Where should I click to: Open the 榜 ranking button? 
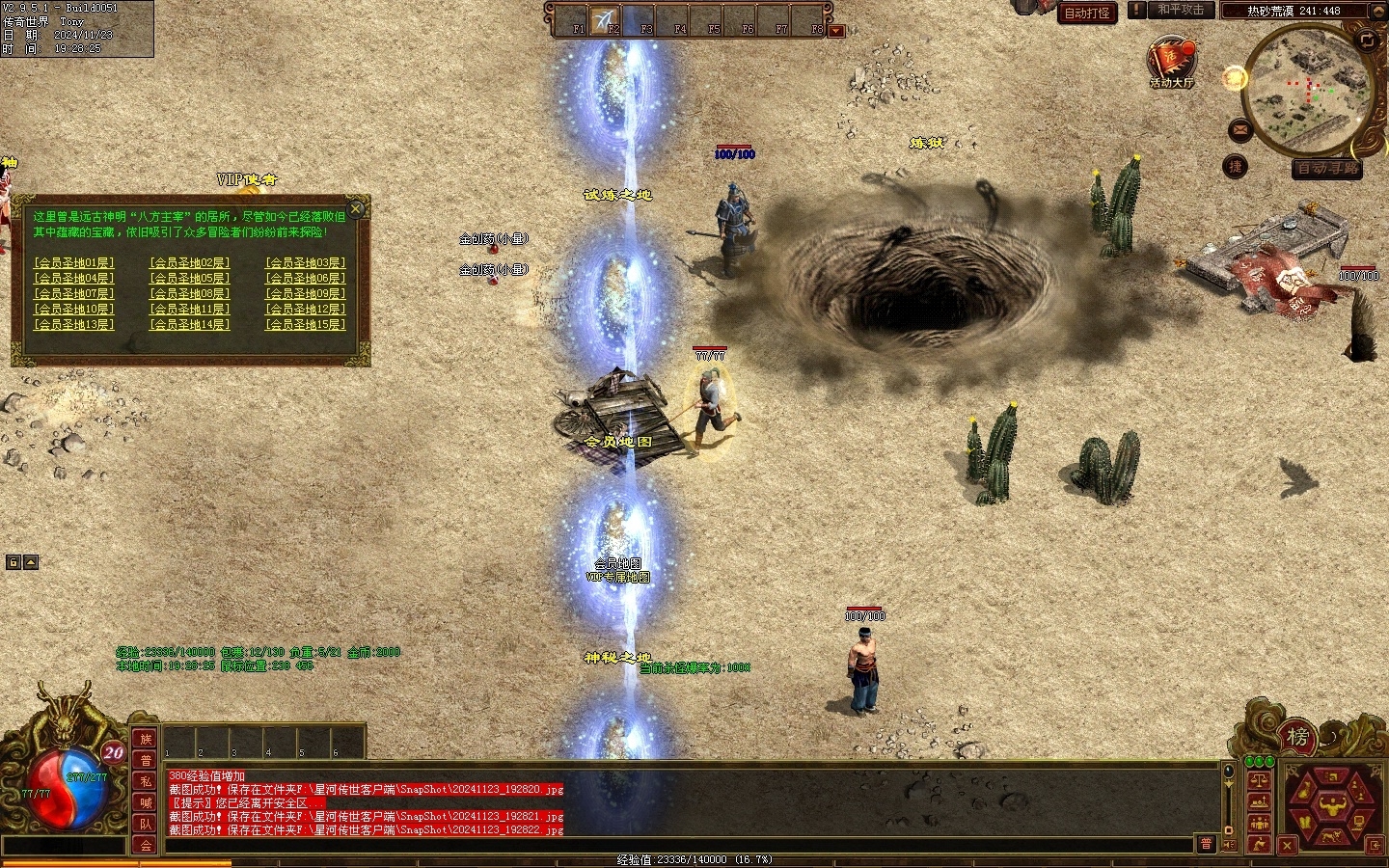point(1297,738)
